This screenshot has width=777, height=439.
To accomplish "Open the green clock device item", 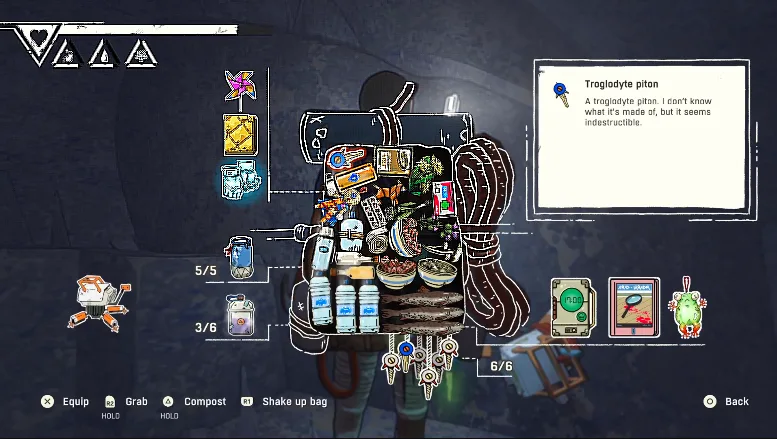I will tap(574, 307).
